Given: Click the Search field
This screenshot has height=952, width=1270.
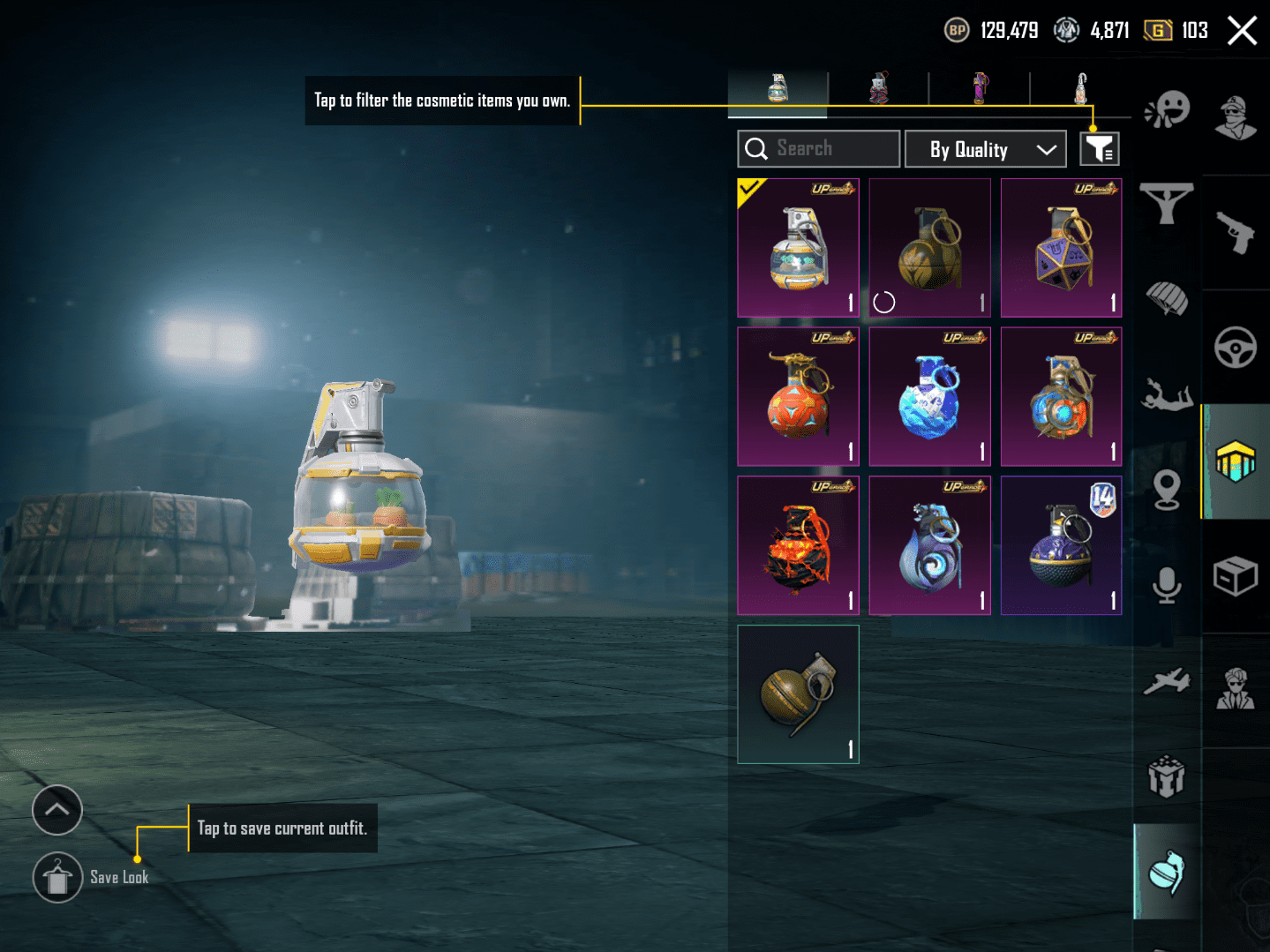Looking at the screenshot, I should click(x=818, y=149).
